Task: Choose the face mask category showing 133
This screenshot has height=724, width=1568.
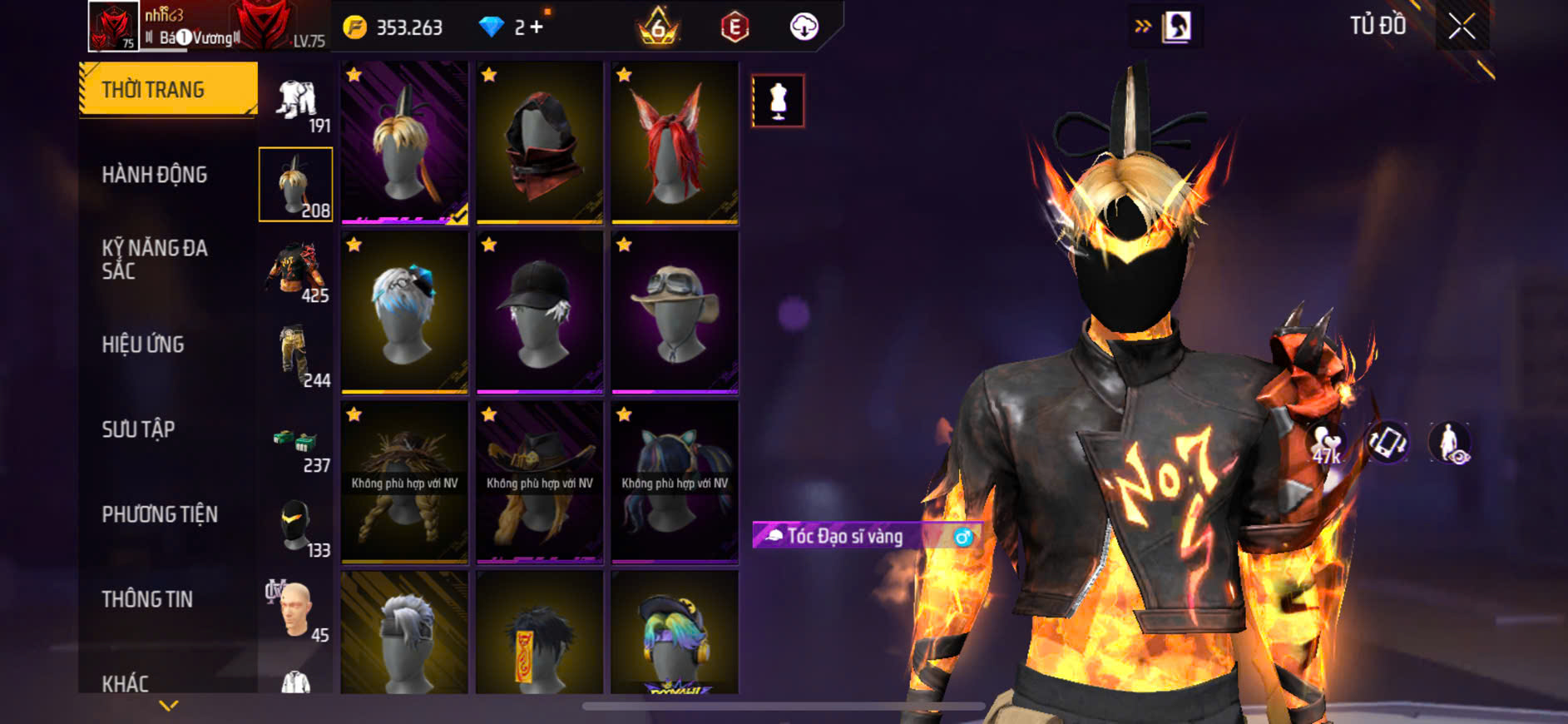Action: (x=296, y=528)
